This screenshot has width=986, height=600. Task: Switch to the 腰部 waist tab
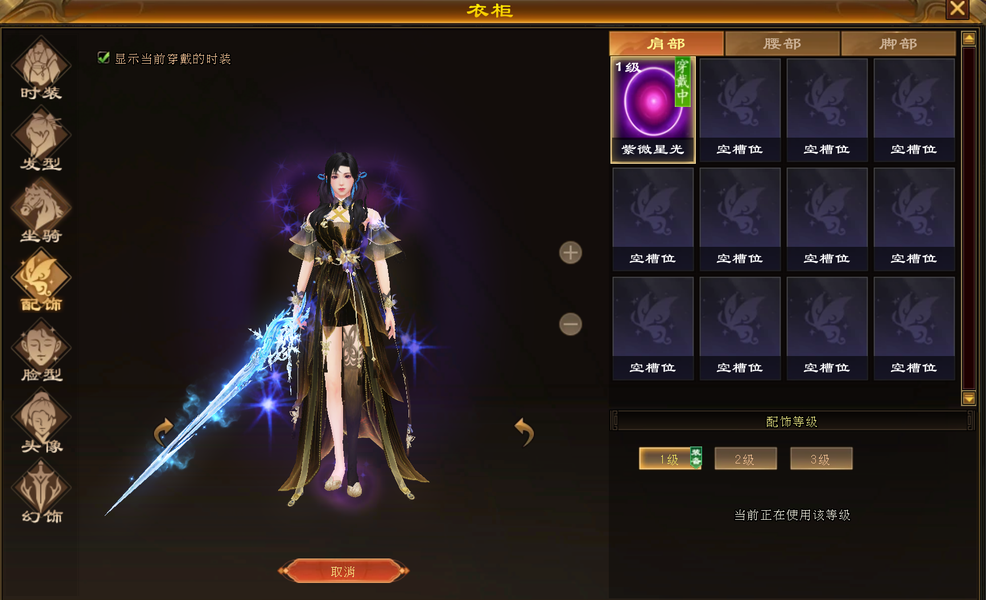782,43
